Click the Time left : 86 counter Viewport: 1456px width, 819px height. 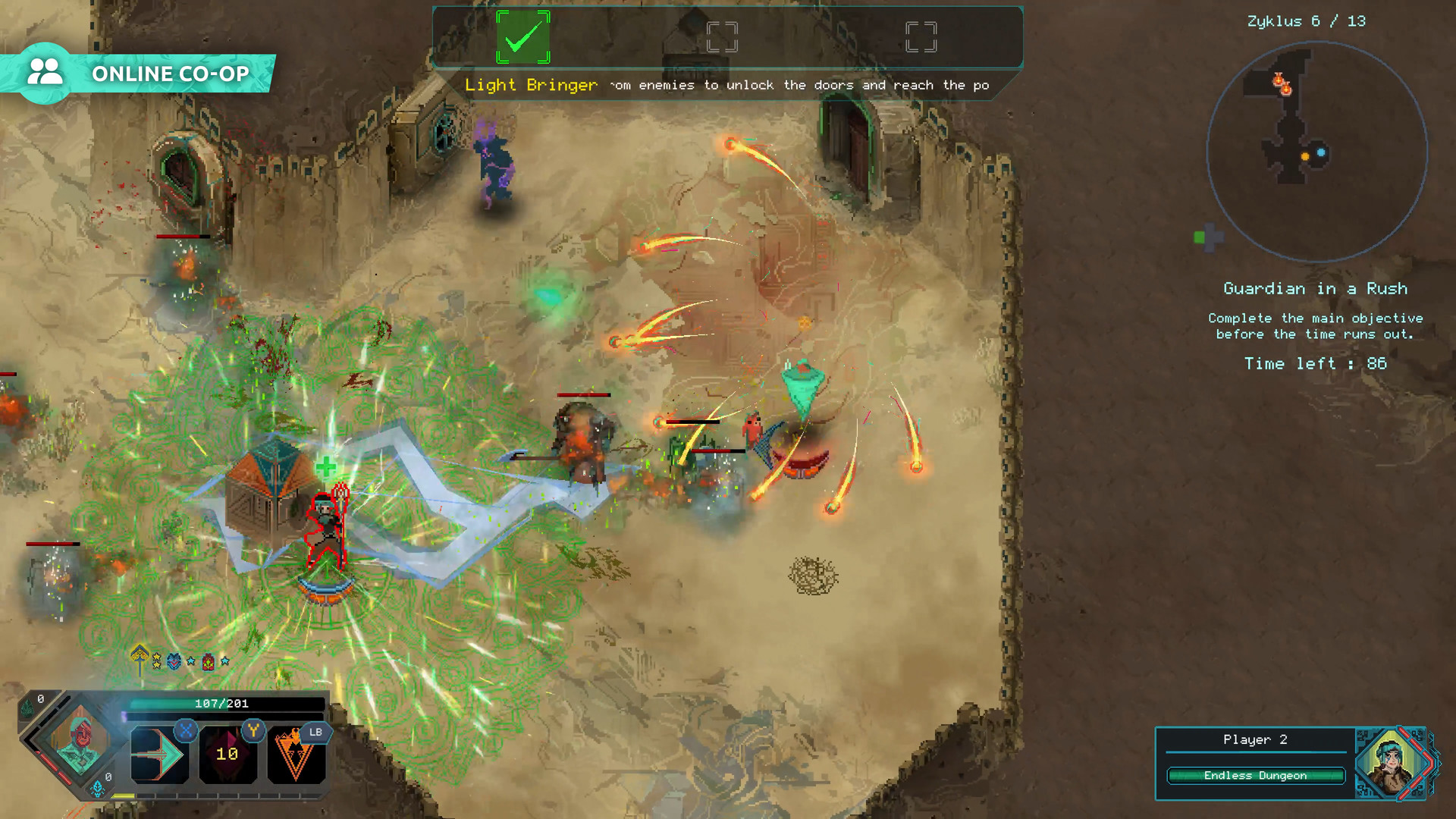(1316, 363)
